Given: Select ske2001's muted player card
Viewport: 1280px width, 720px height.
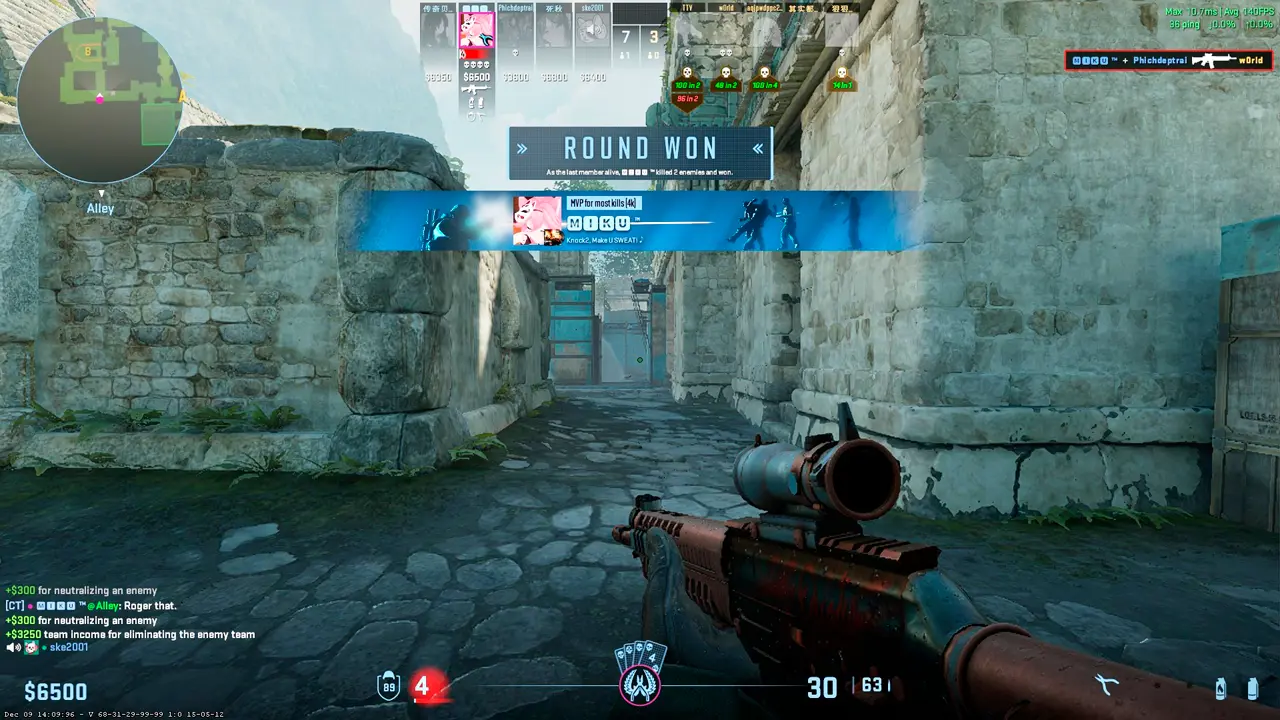Looking at the screenshot, I should tap(592, 30).
